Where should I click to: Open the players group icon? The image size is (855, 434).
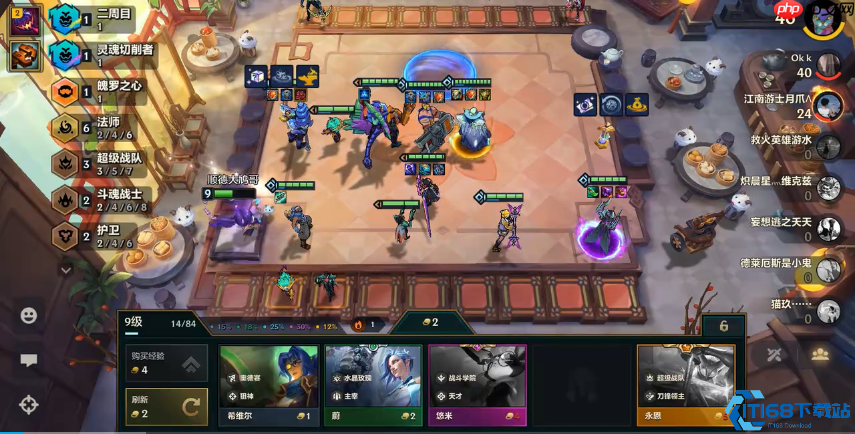[x=820, y=354]
